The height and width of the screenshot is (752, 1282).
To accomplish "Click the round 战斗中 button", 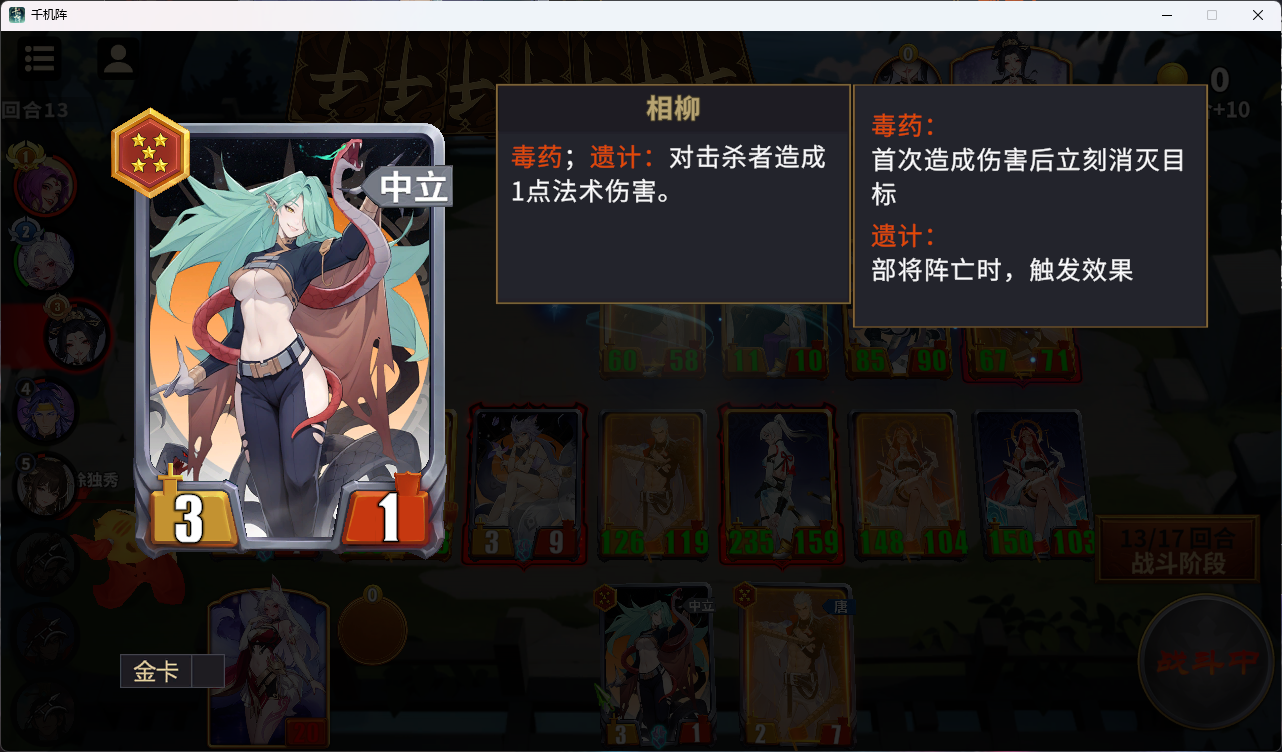I will 1210,662.
